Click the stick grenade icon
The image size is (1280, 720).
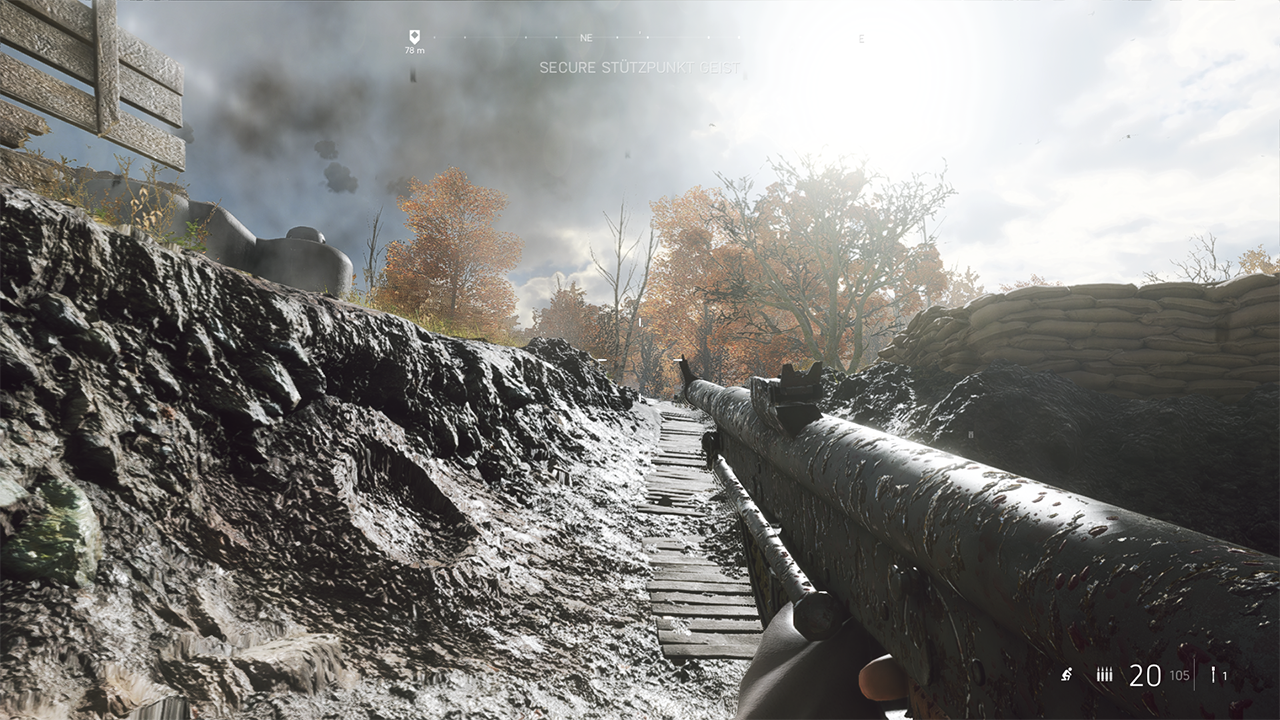(1213, 675)
